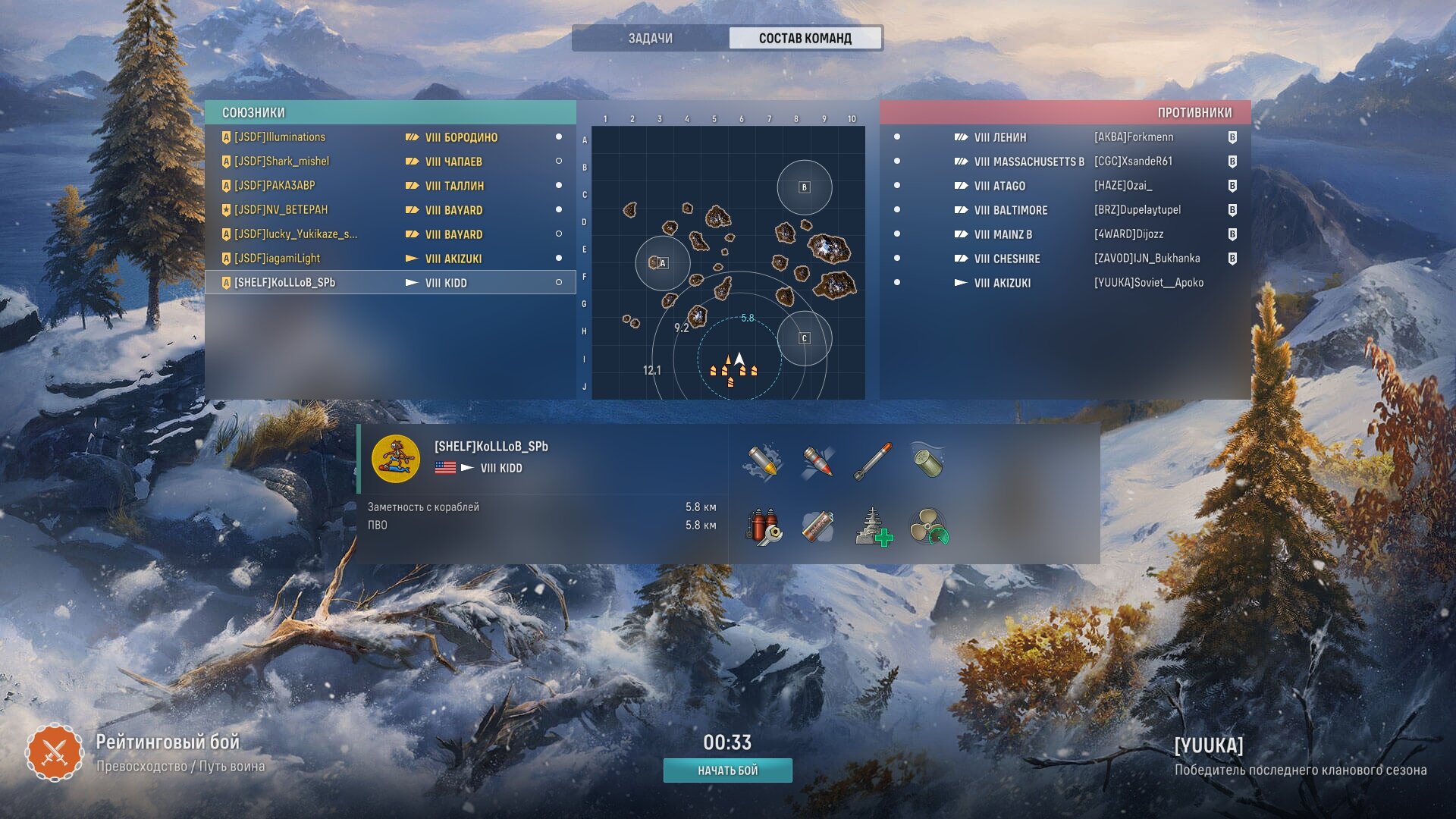Click capture point A on the map
1456x819 pixels.
(662, 263)
